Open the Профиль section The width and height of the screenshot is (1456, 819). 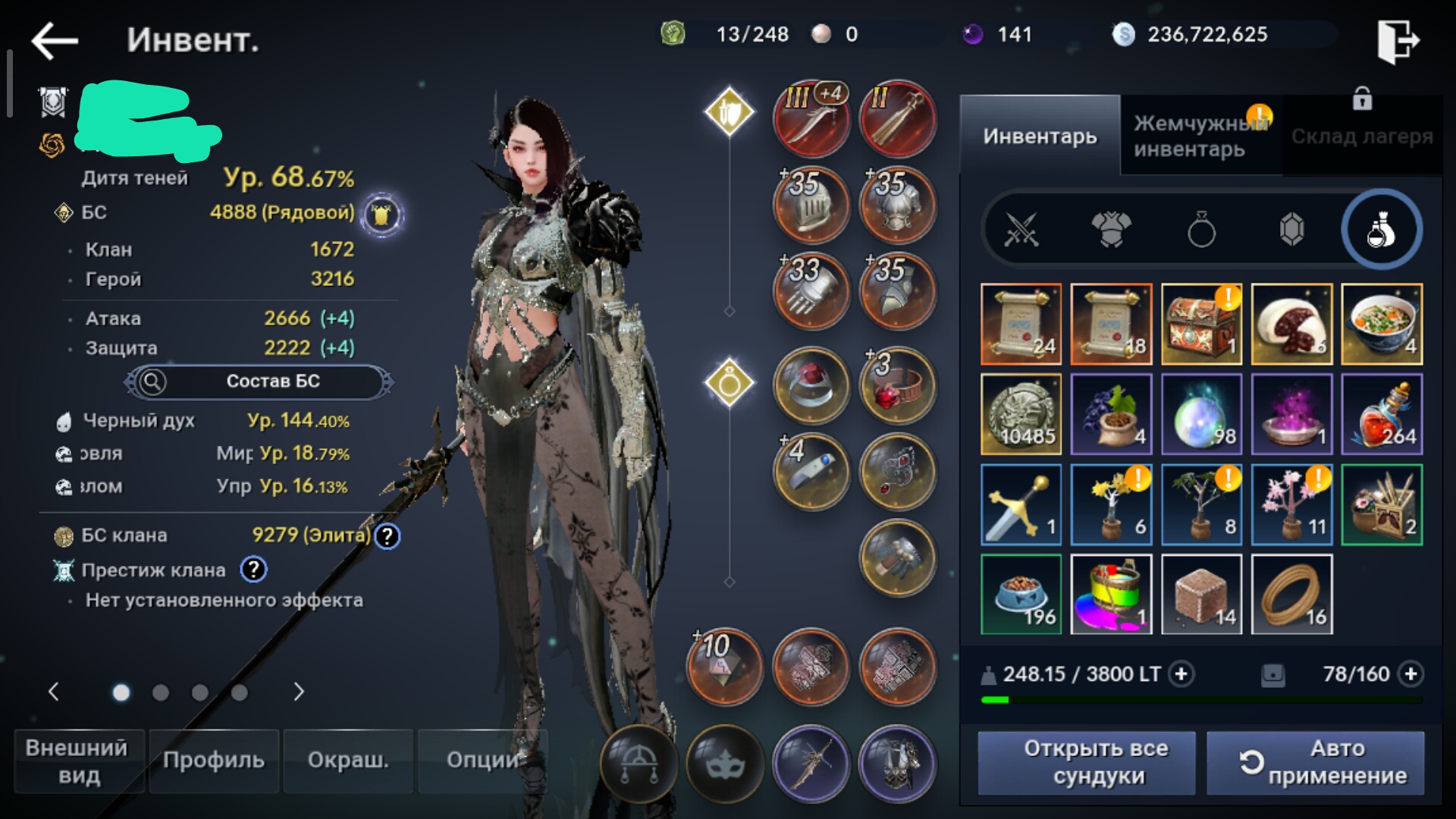pos(214,760)
